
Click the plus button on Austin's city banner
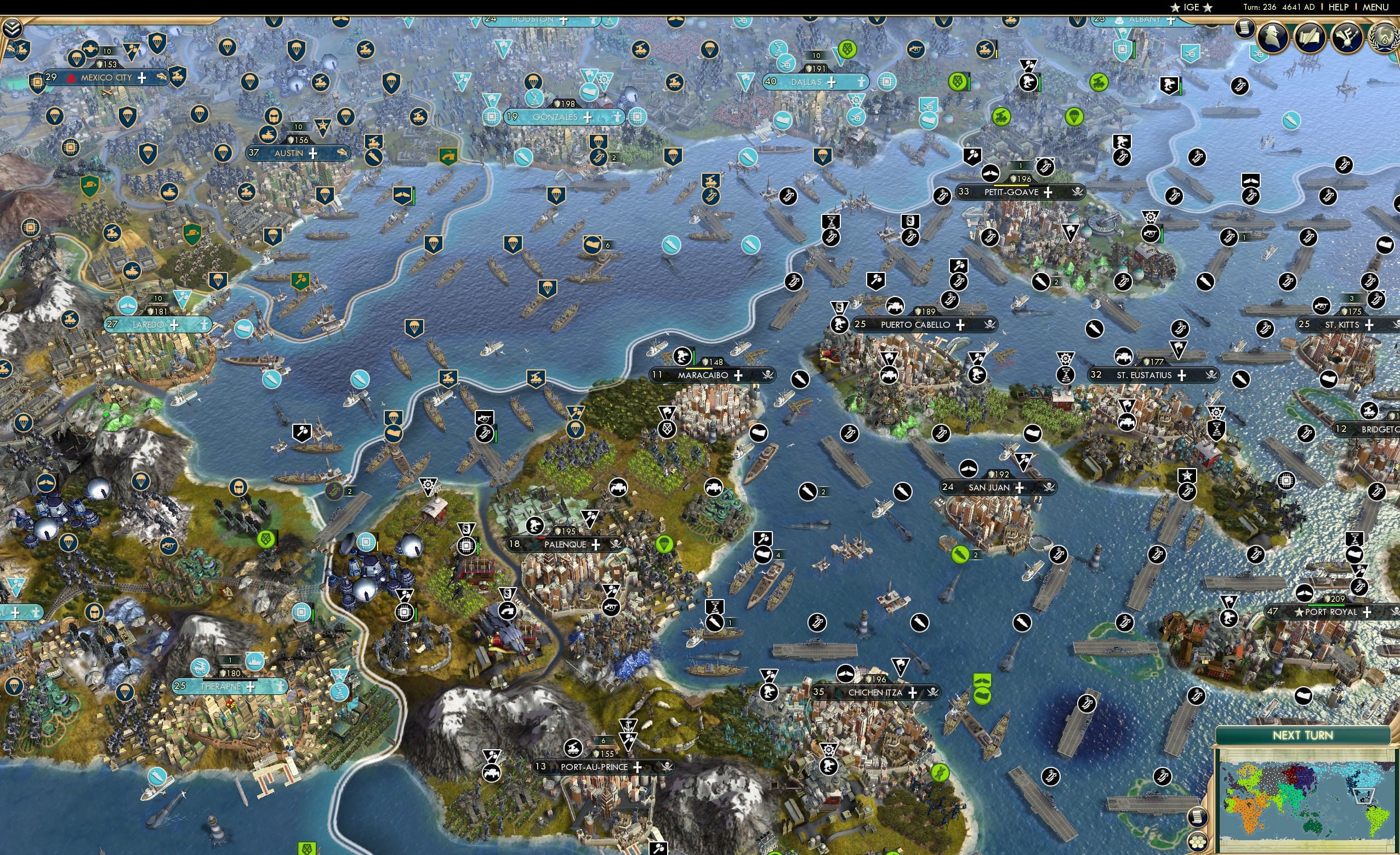tap(313, 154)
